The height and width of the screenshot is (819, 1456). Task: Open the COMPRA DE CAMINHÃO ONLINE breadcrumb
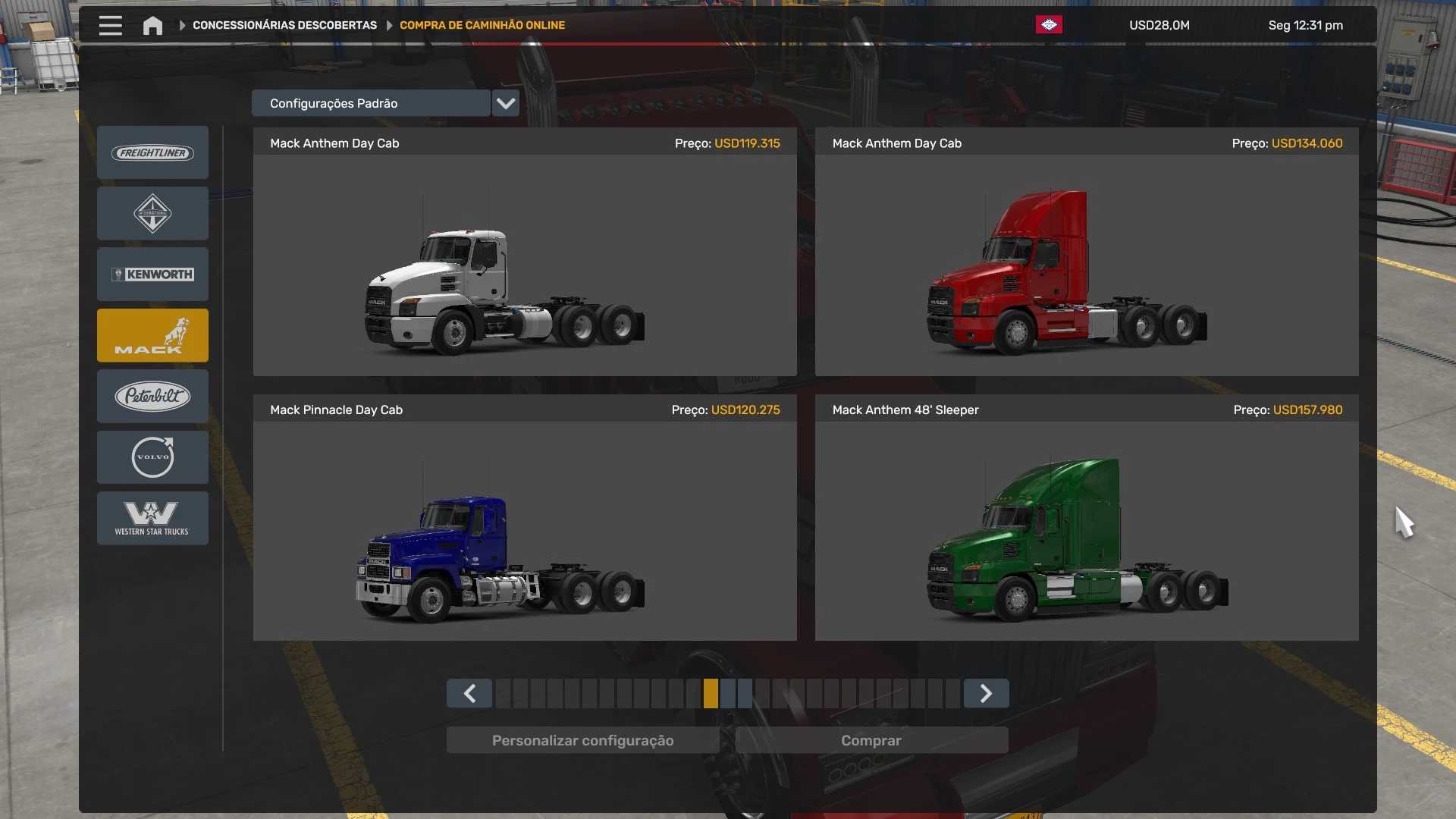(x=482, y=25)
